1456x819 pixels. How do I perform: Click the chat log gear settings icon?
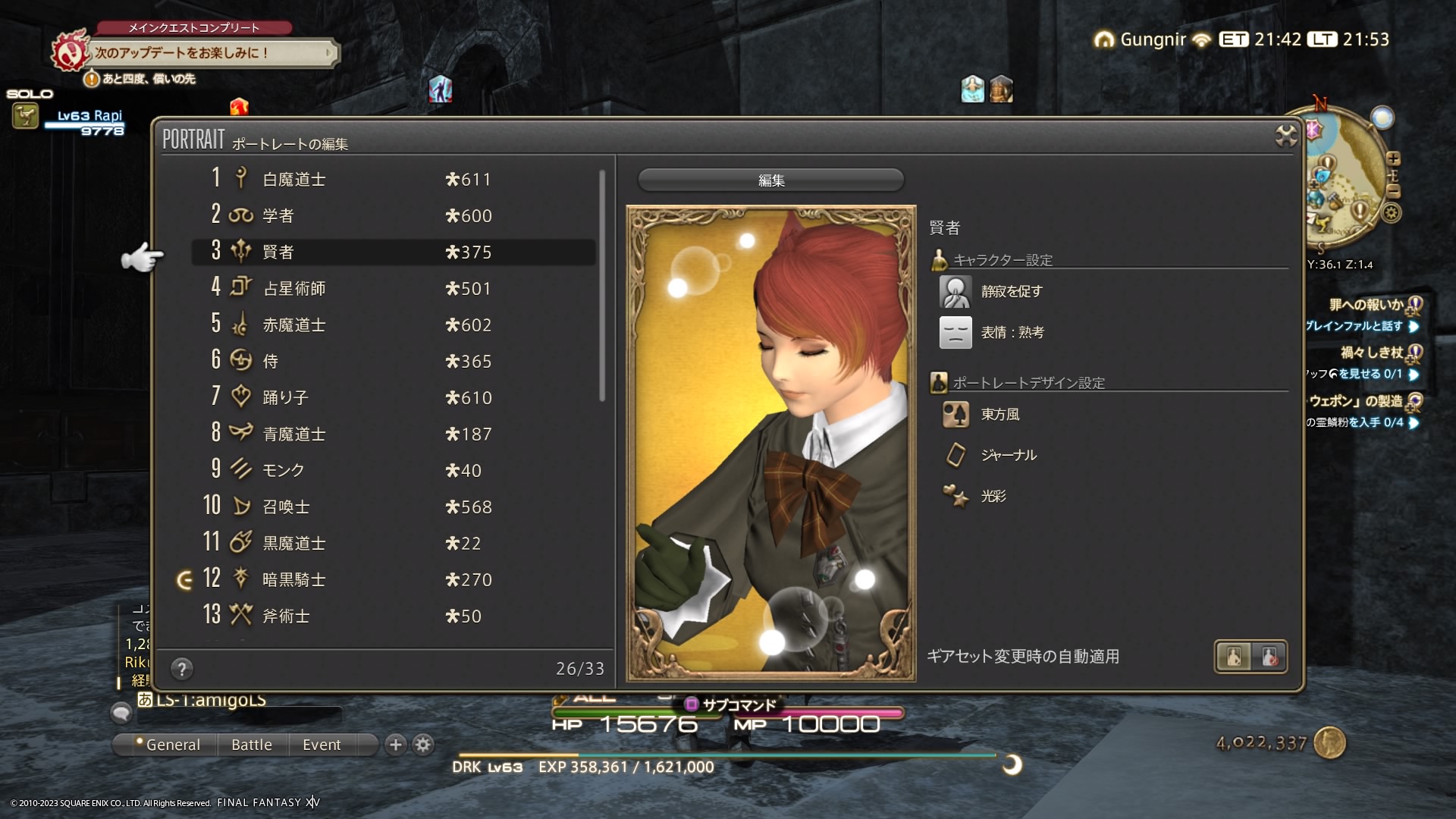[423, 745]
